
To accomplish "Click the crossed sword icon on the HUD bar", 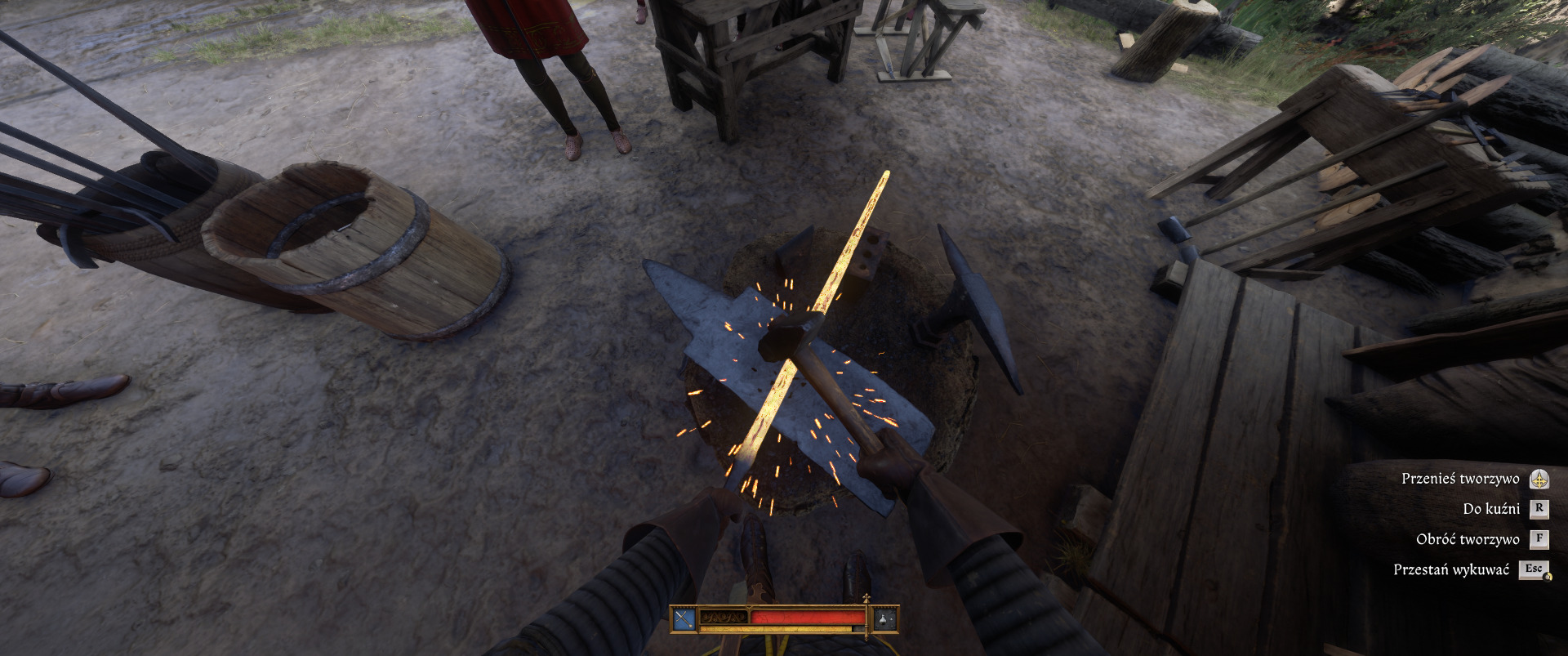I will tap(684, 619).
